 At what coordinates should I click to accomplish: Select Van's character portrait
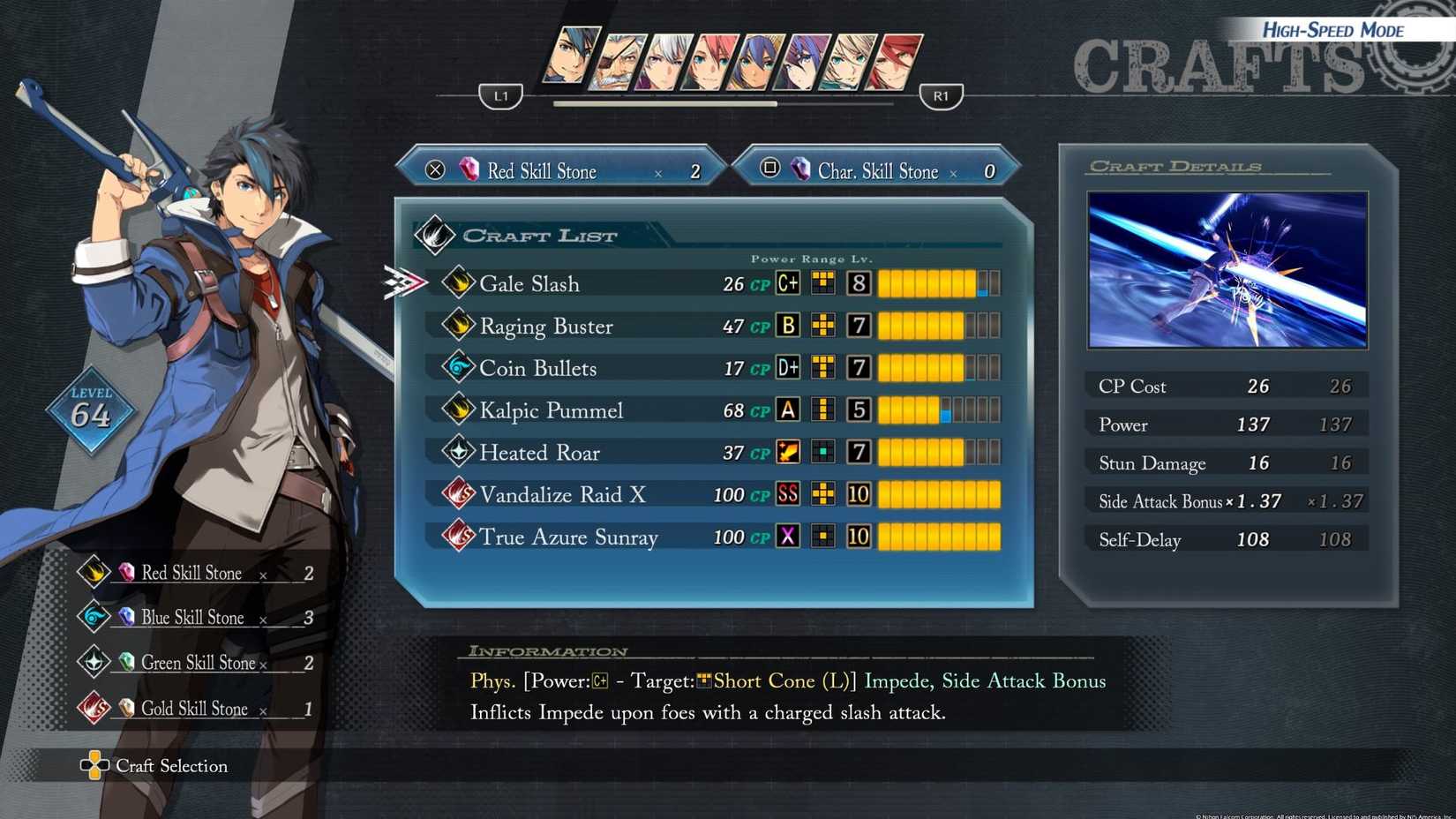574,57
